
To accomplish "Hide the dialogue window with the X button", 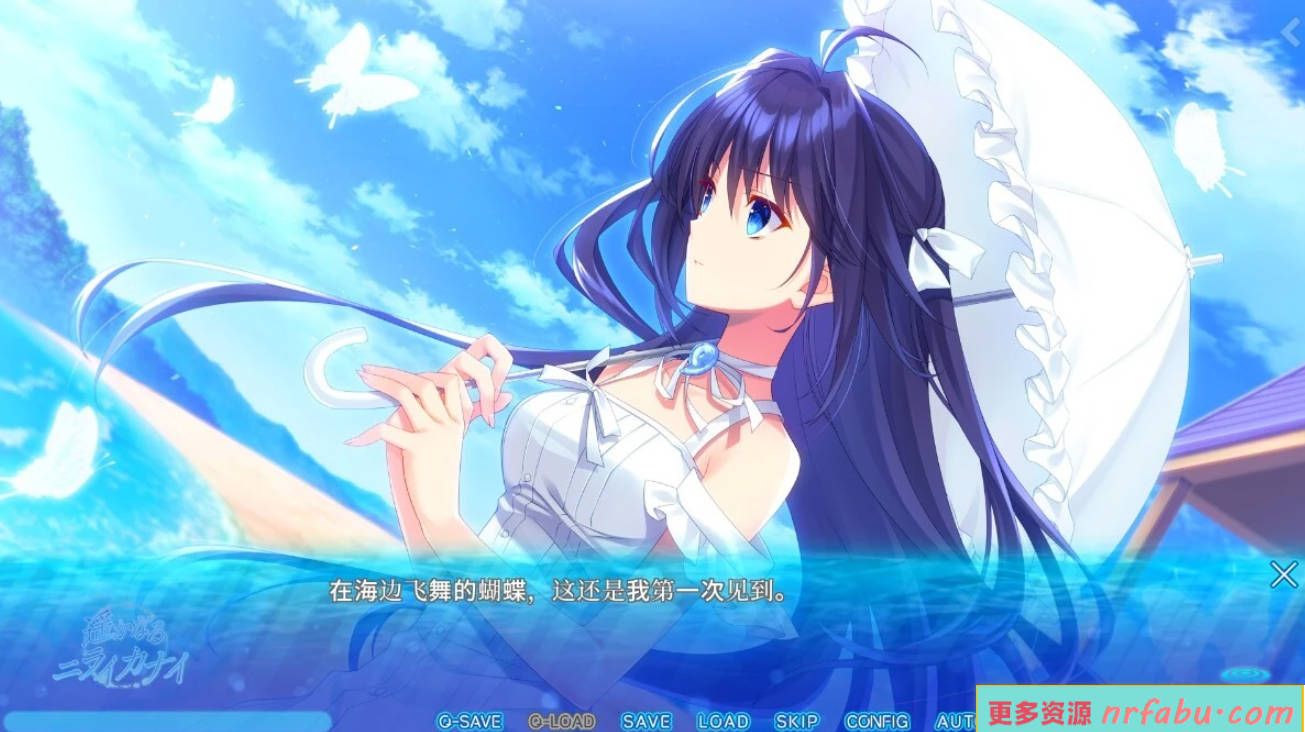I will point(1284,572).
